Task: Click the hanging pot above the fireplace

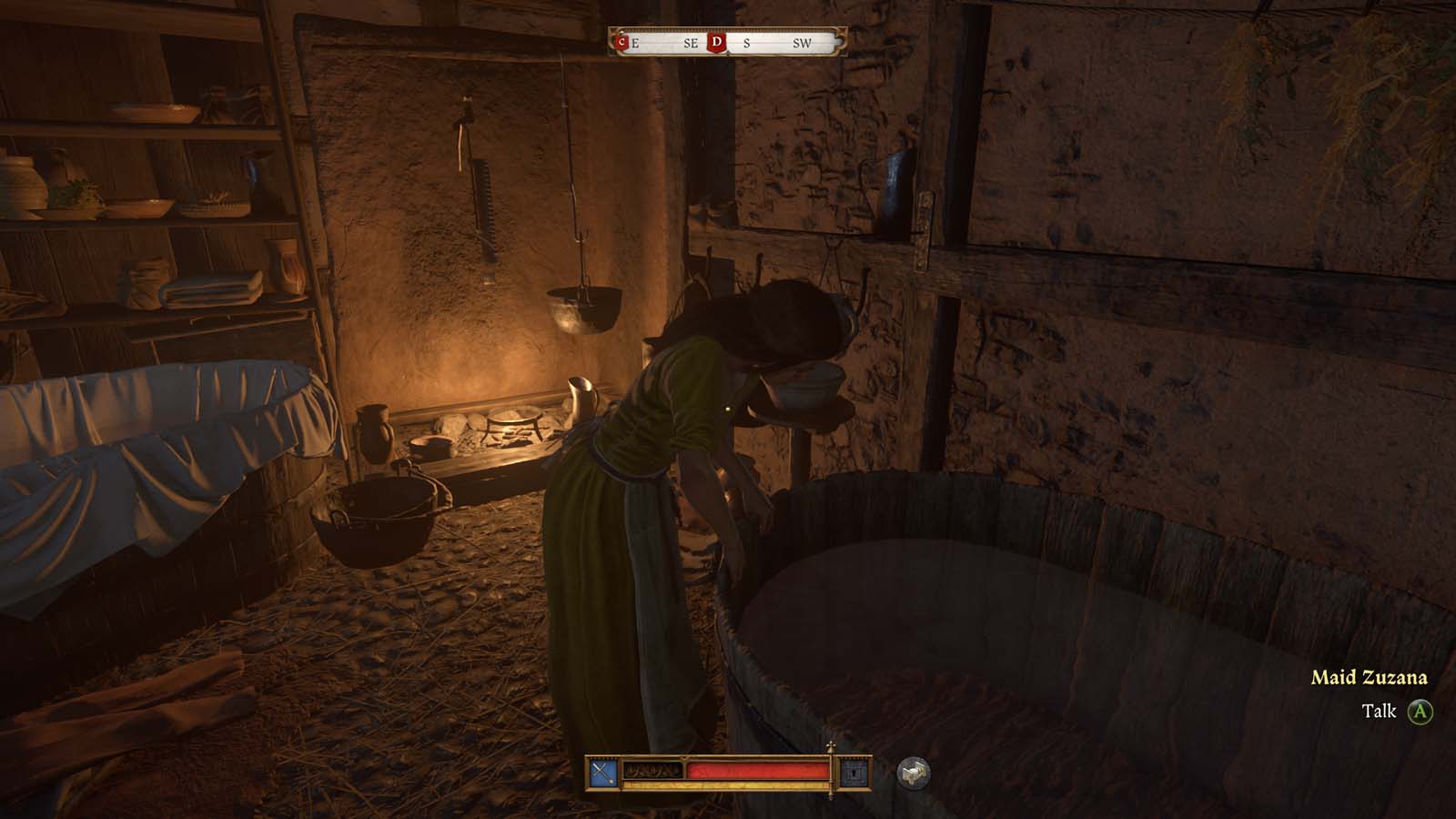Action: 582,309
